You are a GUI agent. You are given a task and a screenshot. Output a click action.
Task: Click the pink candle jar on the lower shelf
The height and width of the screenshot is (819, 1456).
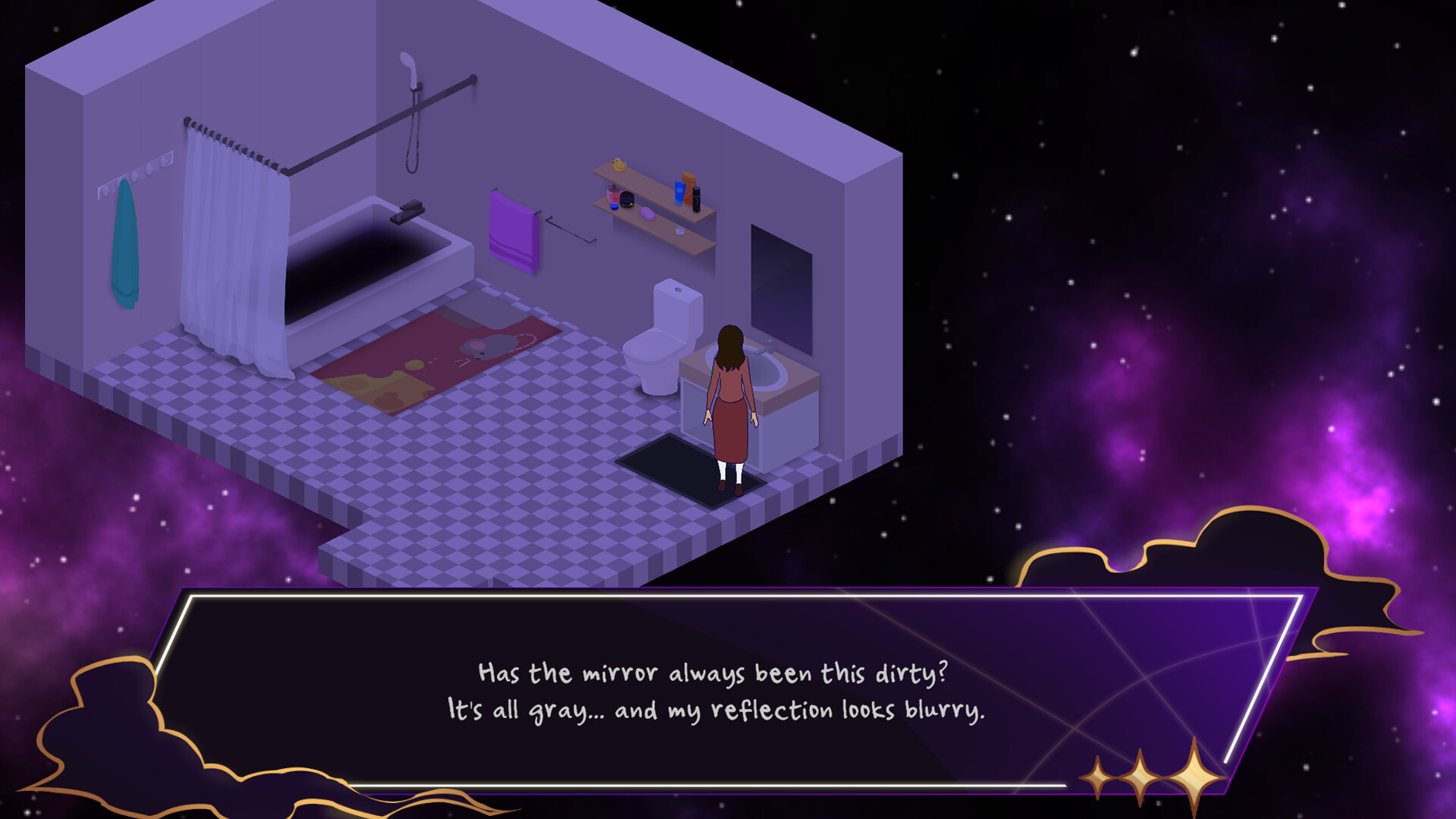(x=613, y=195)
